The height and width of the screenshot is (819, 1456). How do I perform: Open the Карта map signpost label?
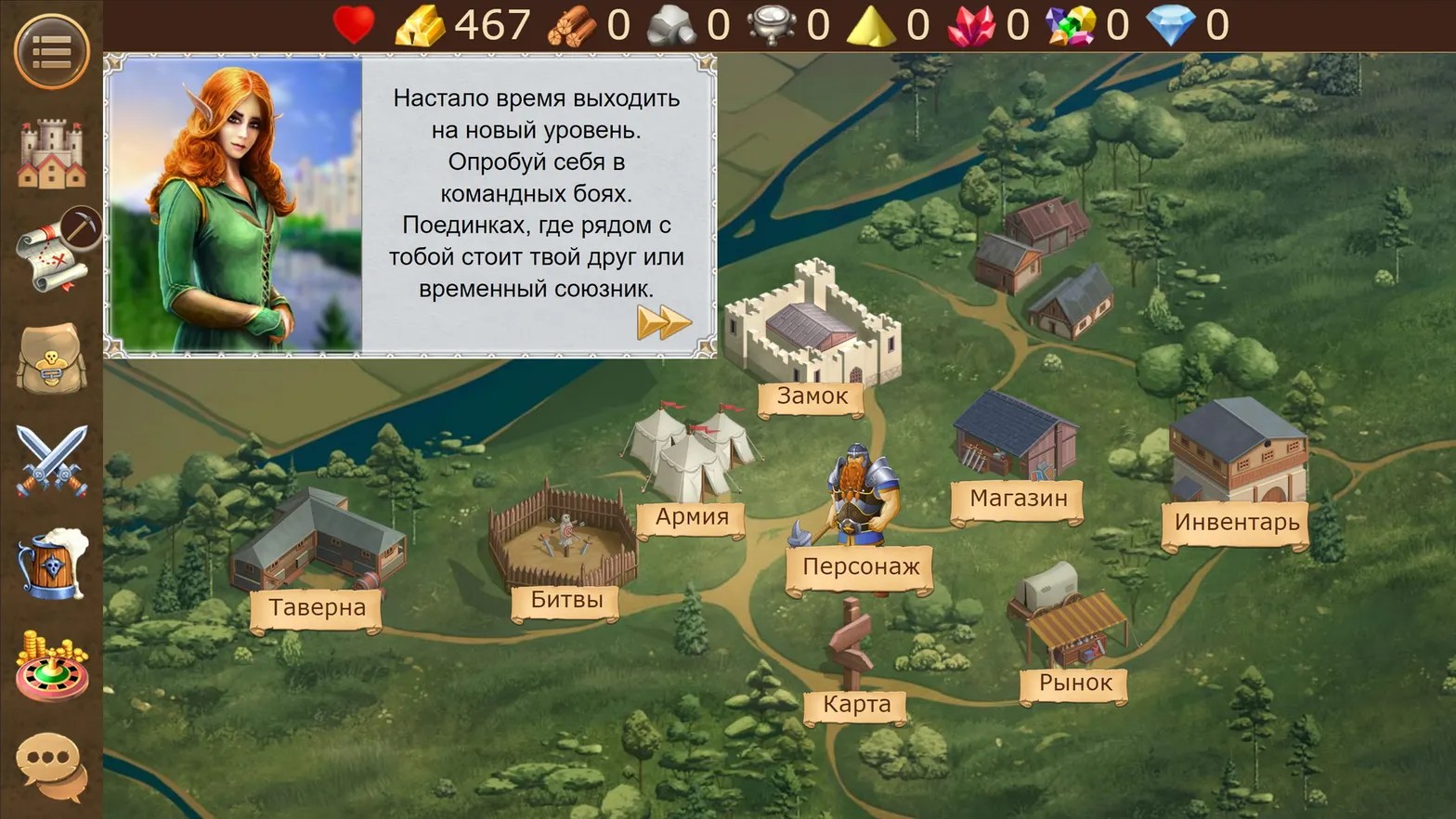coord(856,705)
